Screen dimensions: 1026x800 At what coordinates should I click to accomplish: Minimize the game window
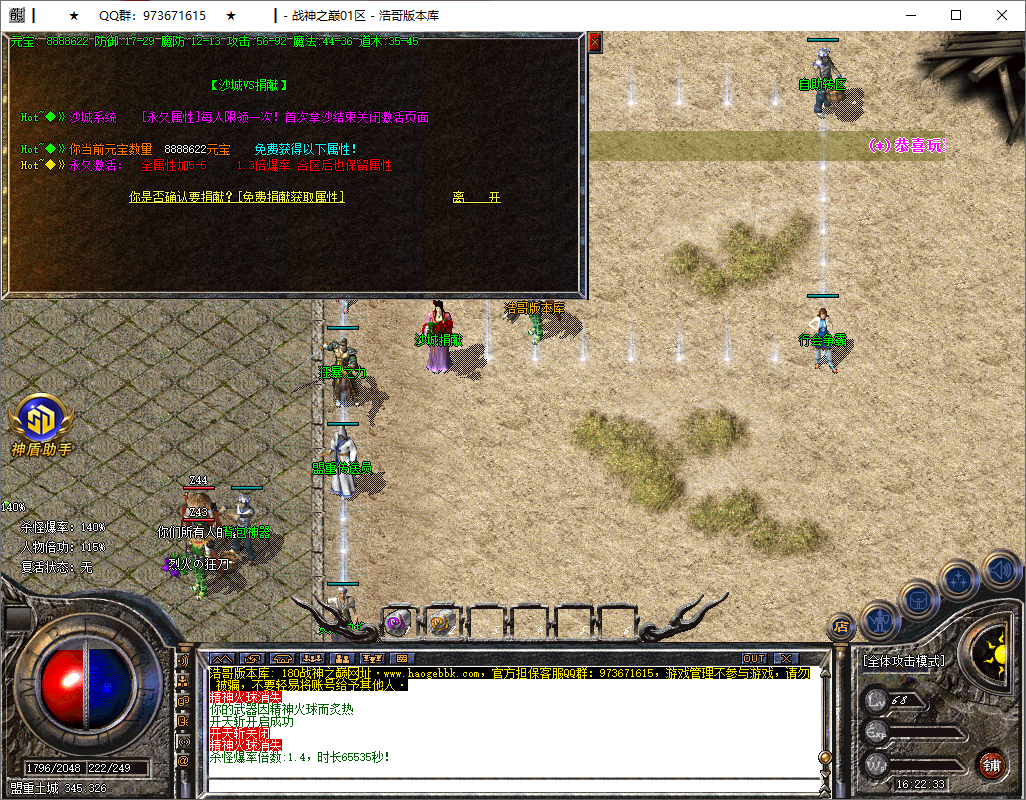pos(909,15)
